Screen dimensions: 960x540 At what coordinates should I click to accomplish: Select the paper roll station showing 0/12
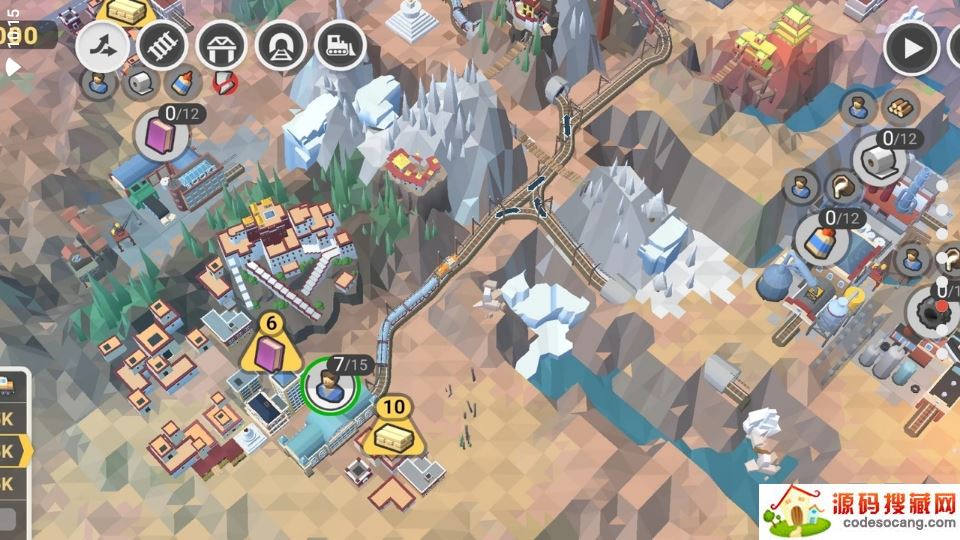click(x=880, y=160)
